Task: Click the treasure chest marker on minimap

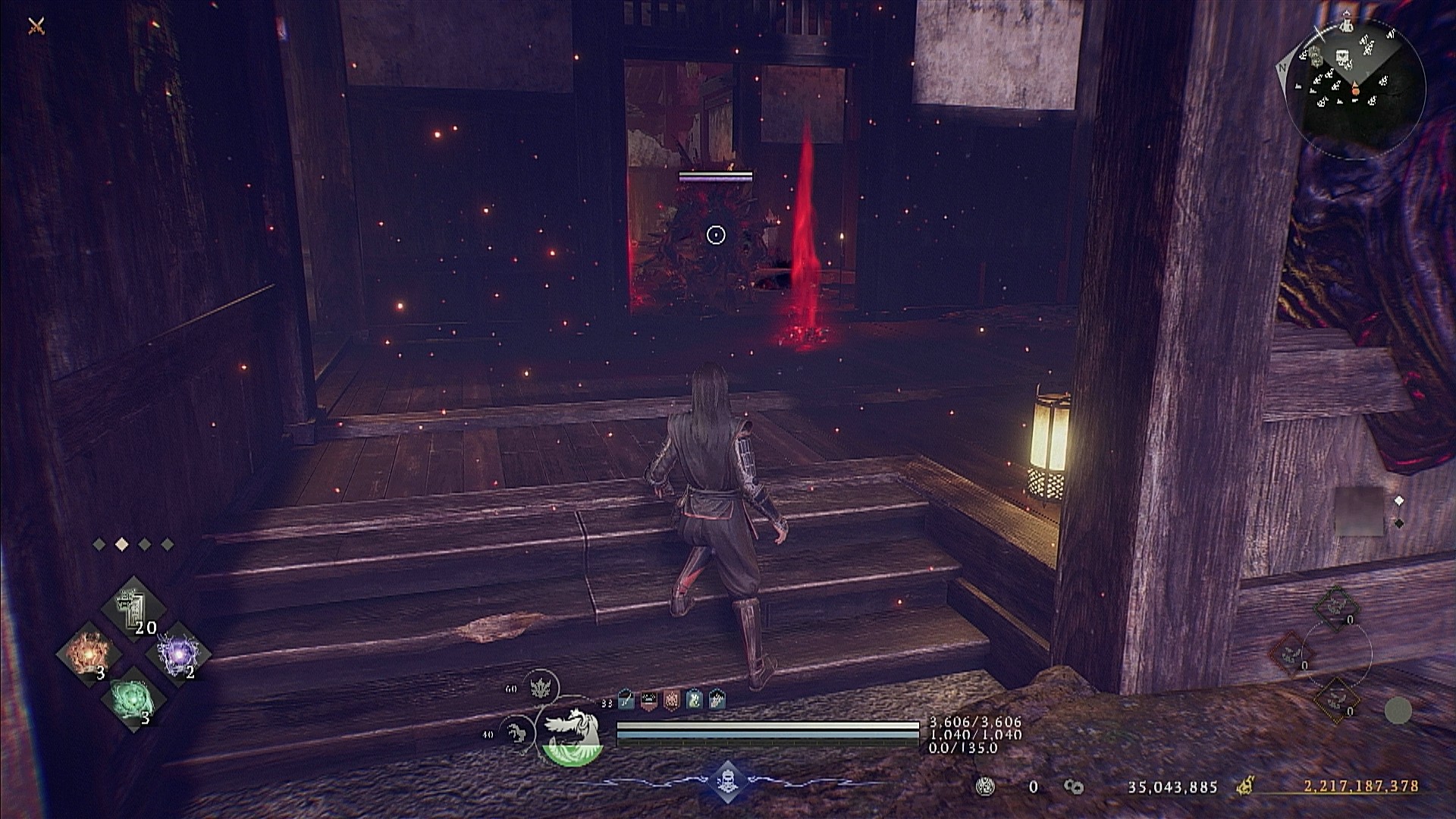Action: coord(1343,57)
